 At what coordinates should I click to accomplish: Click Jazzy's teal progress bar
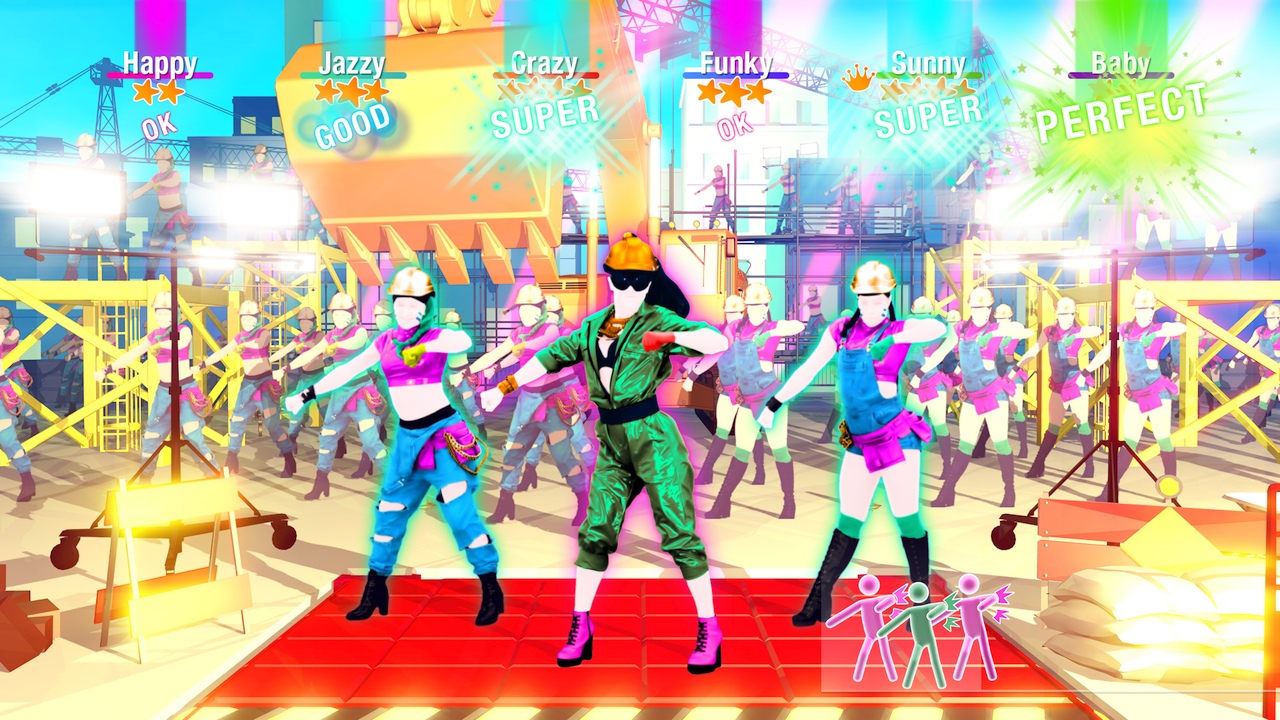[x=352, y=76]
